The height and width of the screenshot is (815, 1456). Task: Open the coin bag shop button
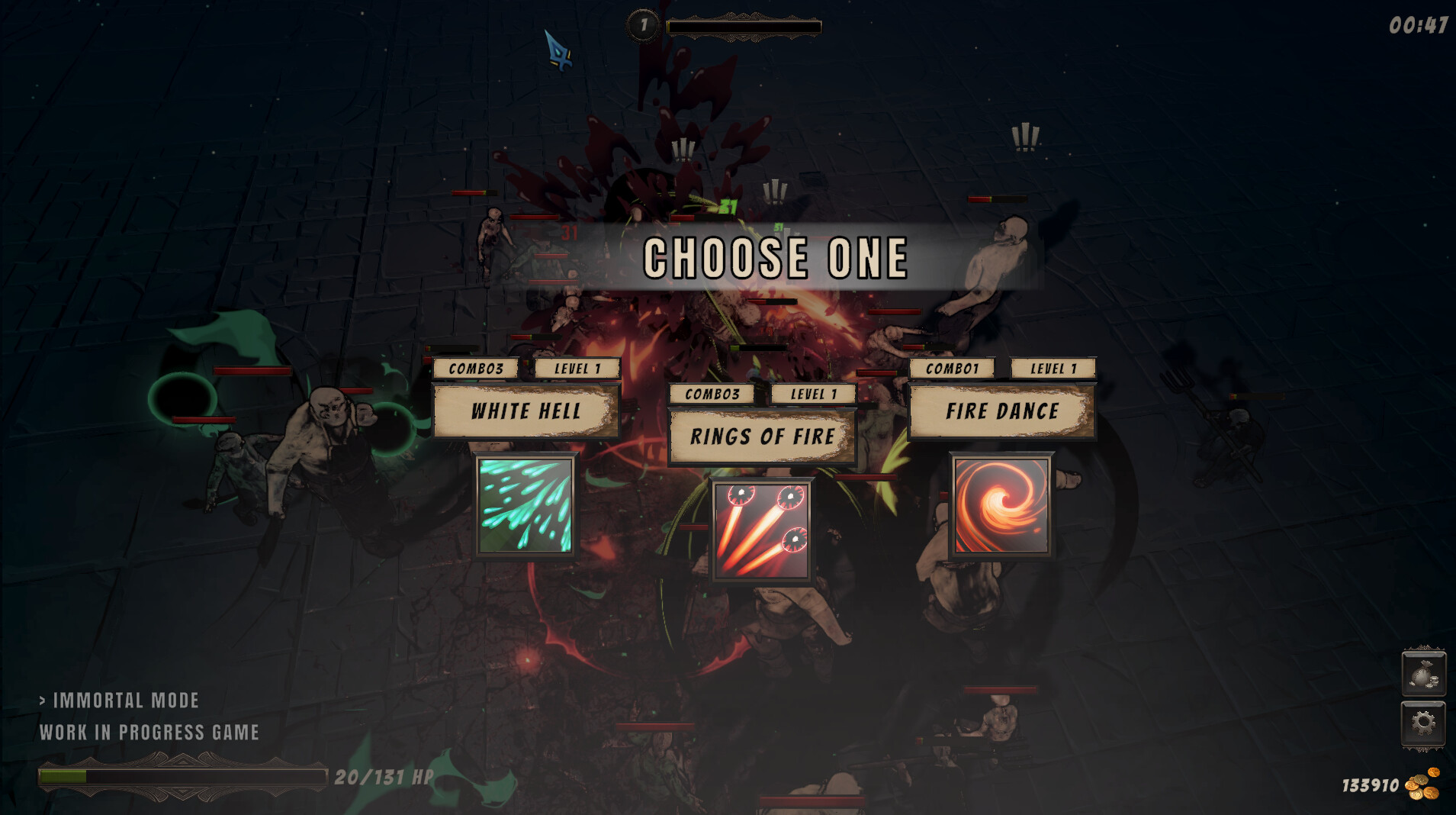pos(1423,674)
